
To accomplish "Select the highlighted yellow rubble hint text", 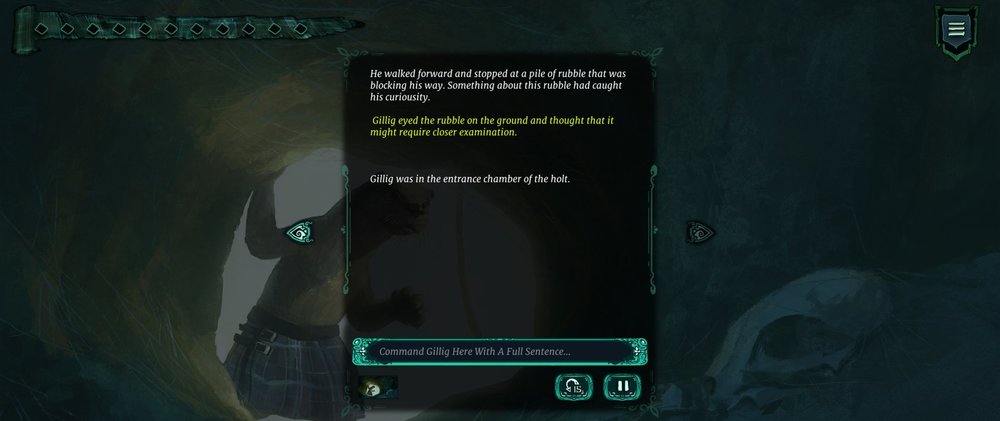I will tap(493, 126).
